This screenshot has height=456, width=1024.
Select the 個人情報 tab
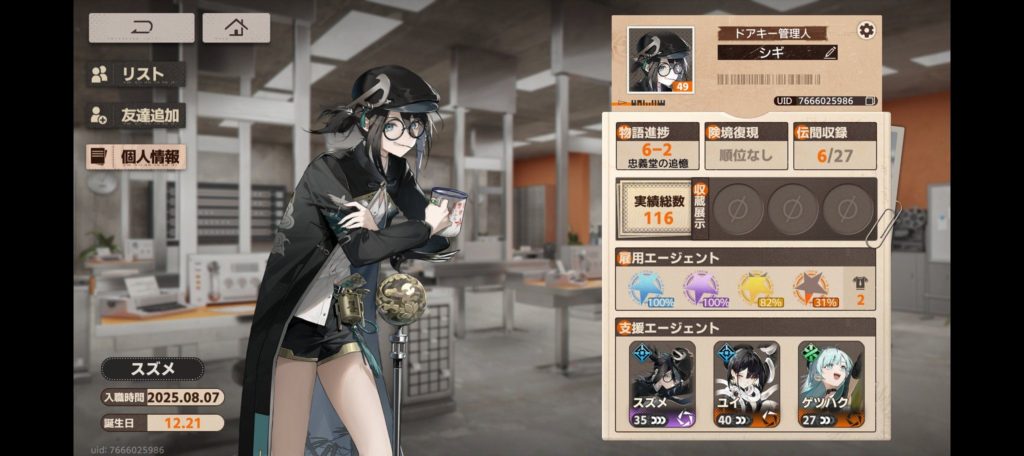136,157
